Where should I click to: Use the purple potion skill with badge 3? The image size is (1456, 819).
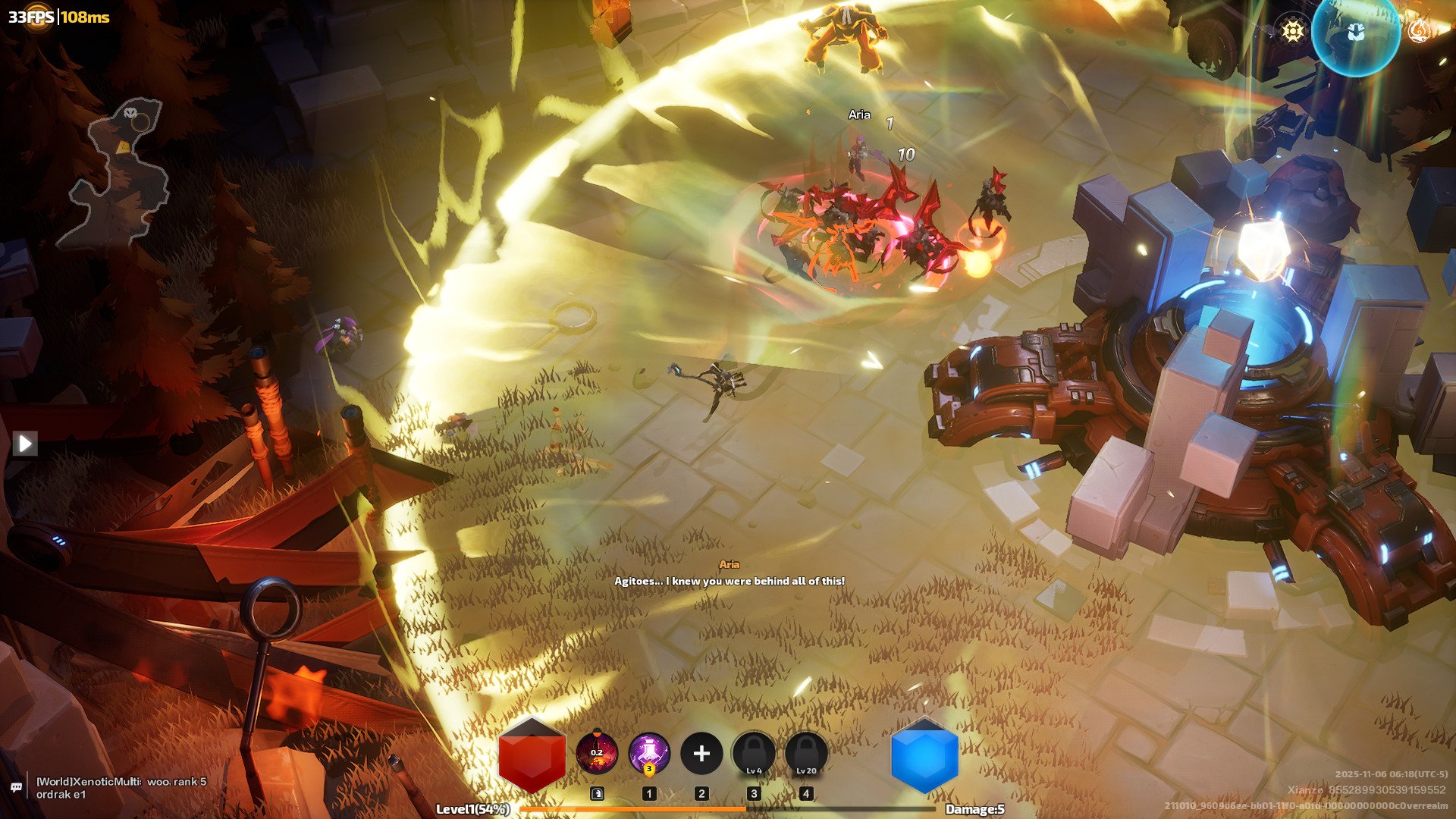(x=649, y=754)
